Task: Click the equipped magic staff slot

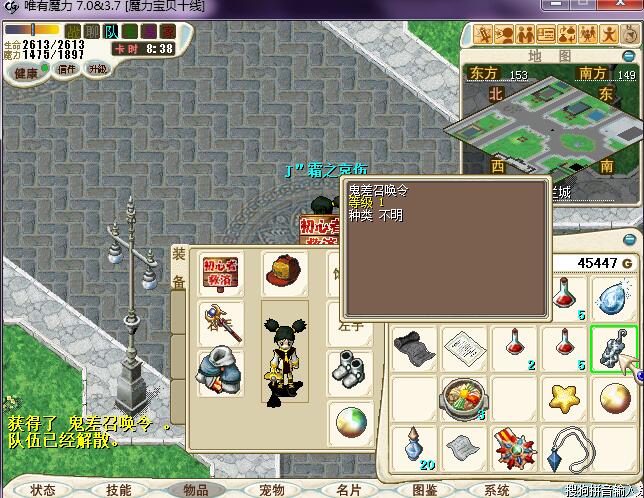Action: tap(221, 321)
